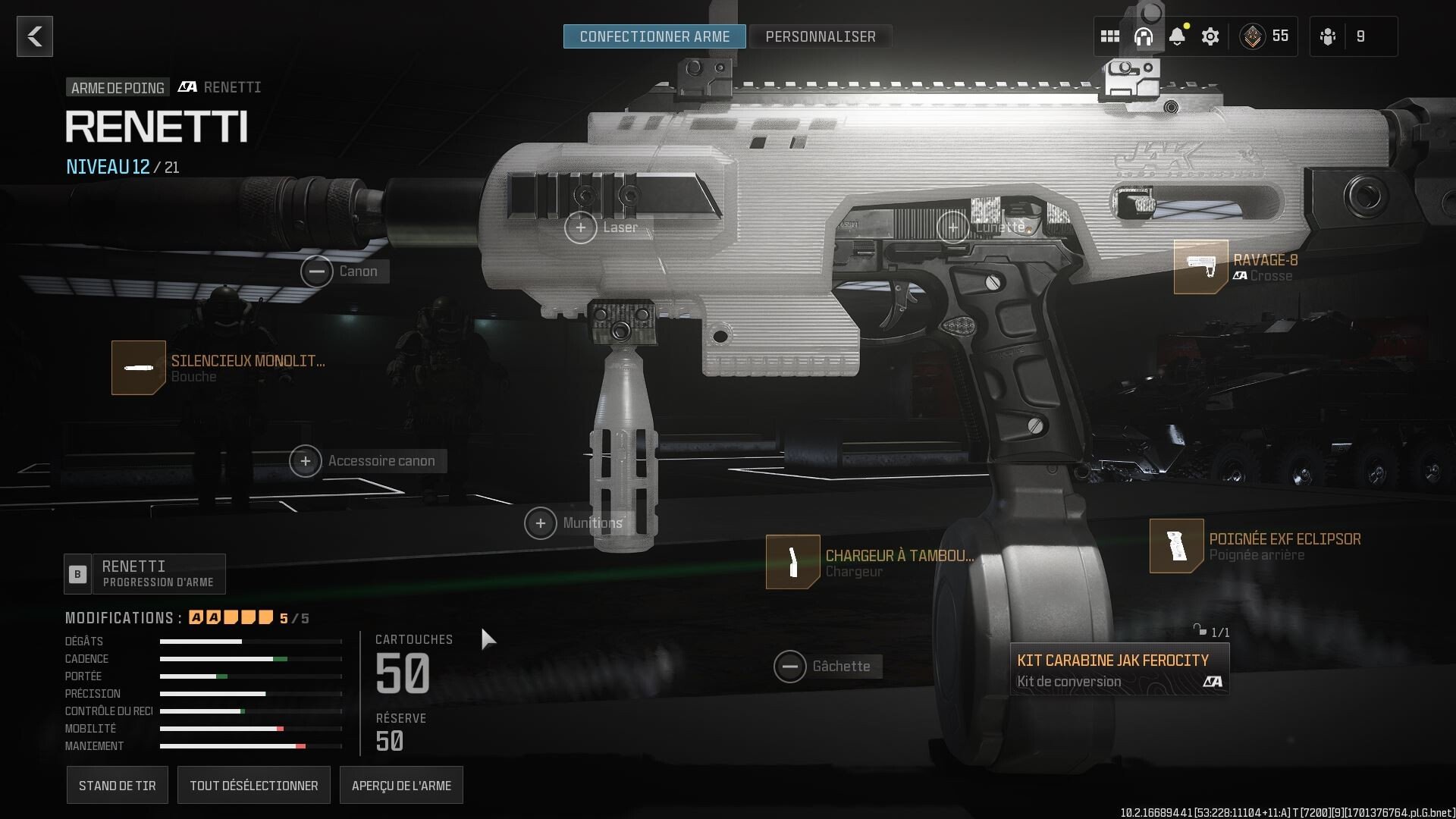Expand the Lunette attachment slot

(x=953, y=227)
